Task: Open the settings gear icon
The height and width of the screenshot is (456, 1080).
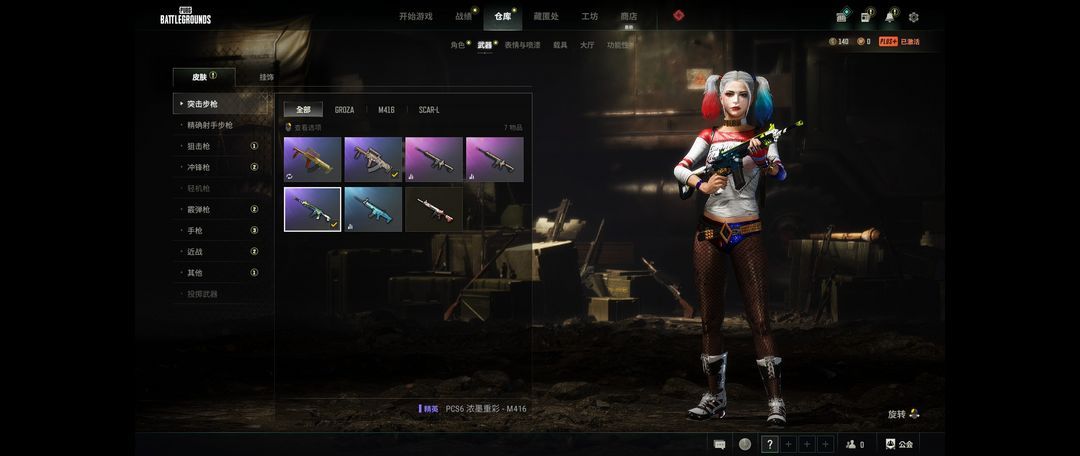Action: click(913, 17)
